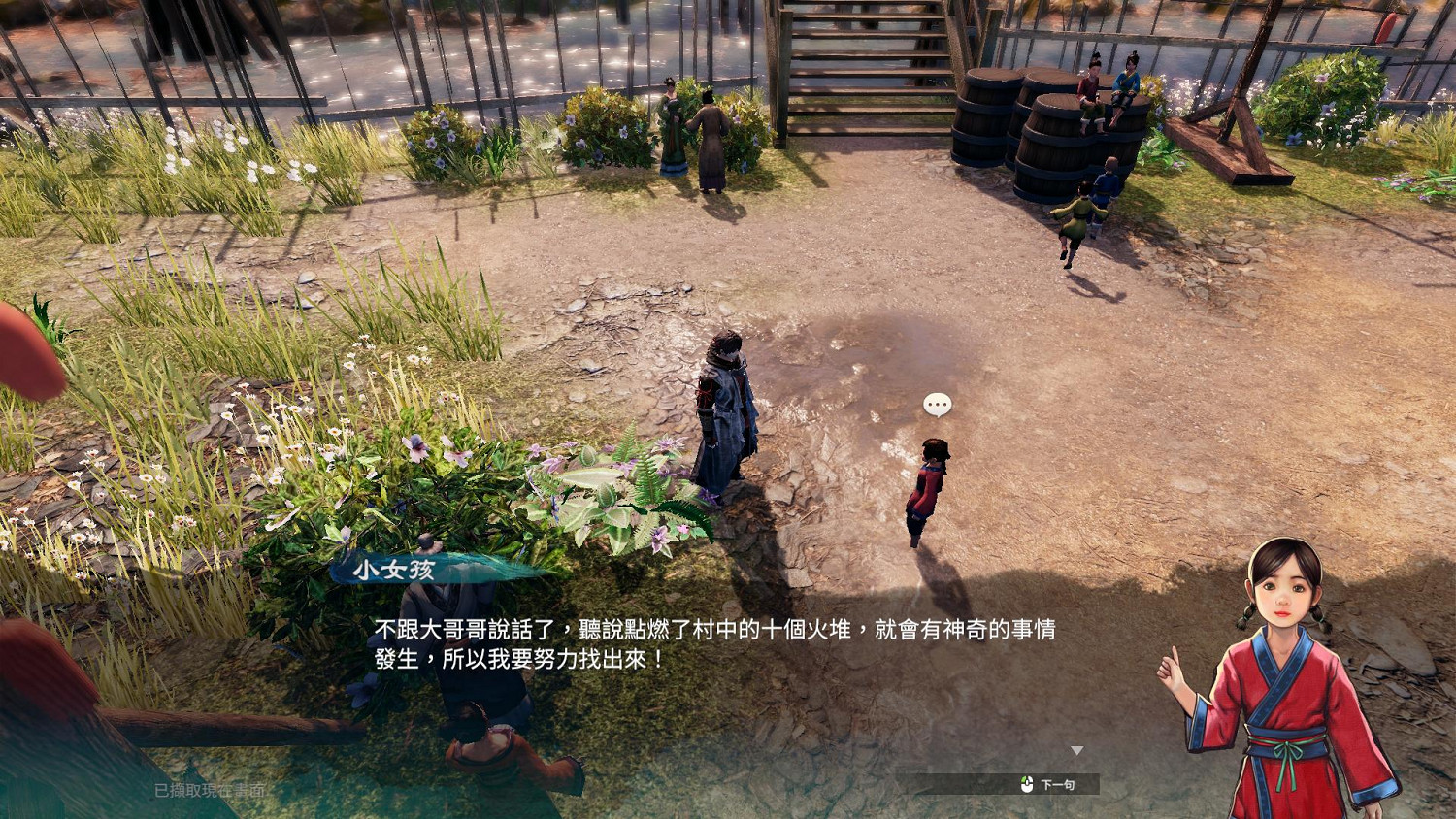1456x819 pixels.
Task: Click the downward triangle above the dialogue prompt
Action: point(1077,749)
